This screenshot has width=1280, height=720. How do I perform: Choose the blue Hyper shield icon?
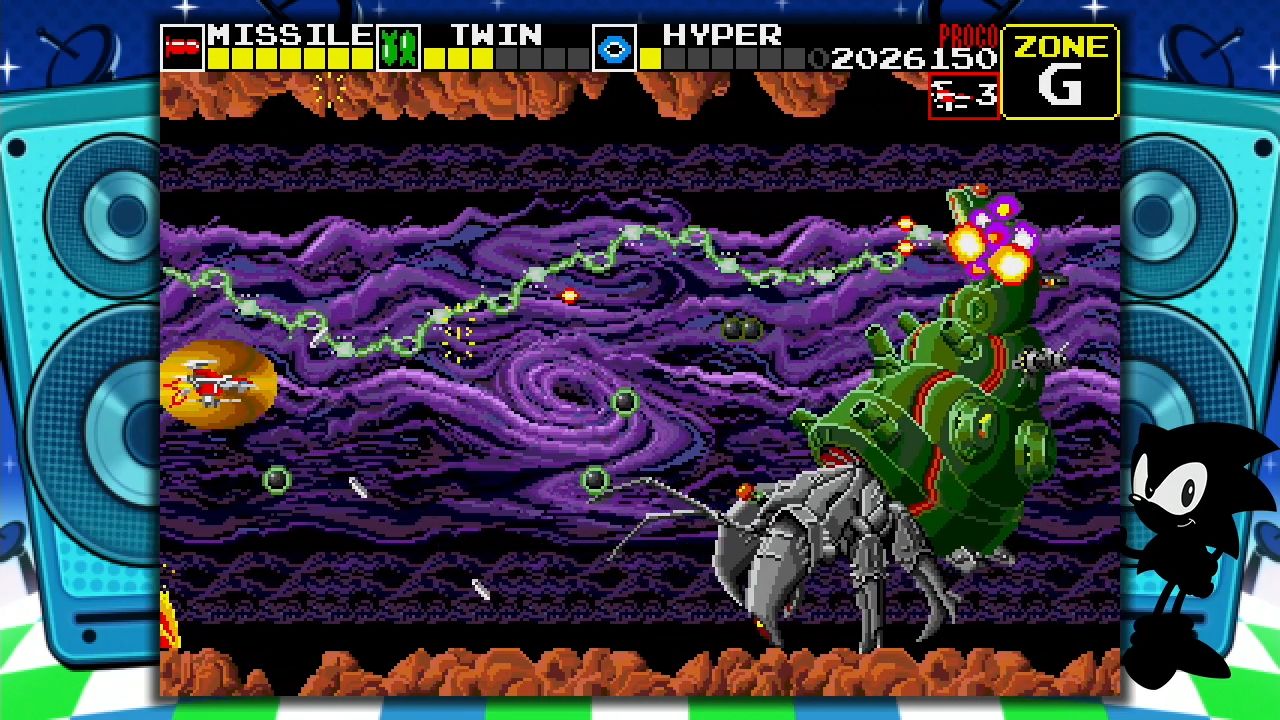pos(614,48)
